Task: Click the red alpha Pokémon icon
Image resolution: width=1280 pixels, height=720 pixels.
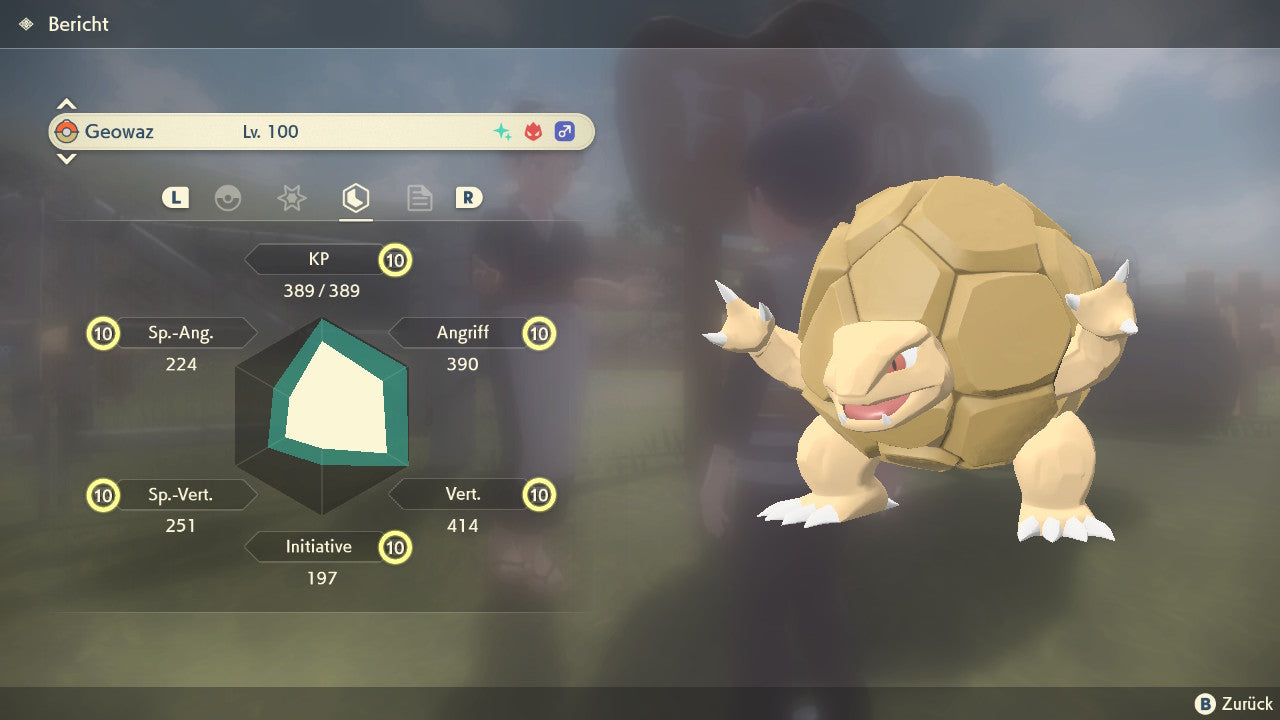Action: (534, 132)
